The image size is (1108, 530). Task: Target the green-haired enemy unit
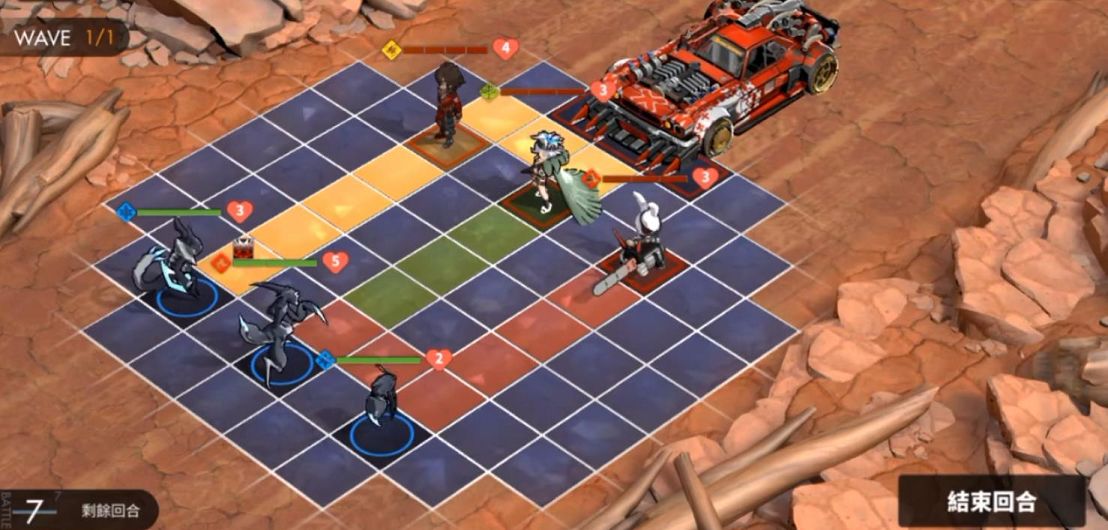[549, 178]
